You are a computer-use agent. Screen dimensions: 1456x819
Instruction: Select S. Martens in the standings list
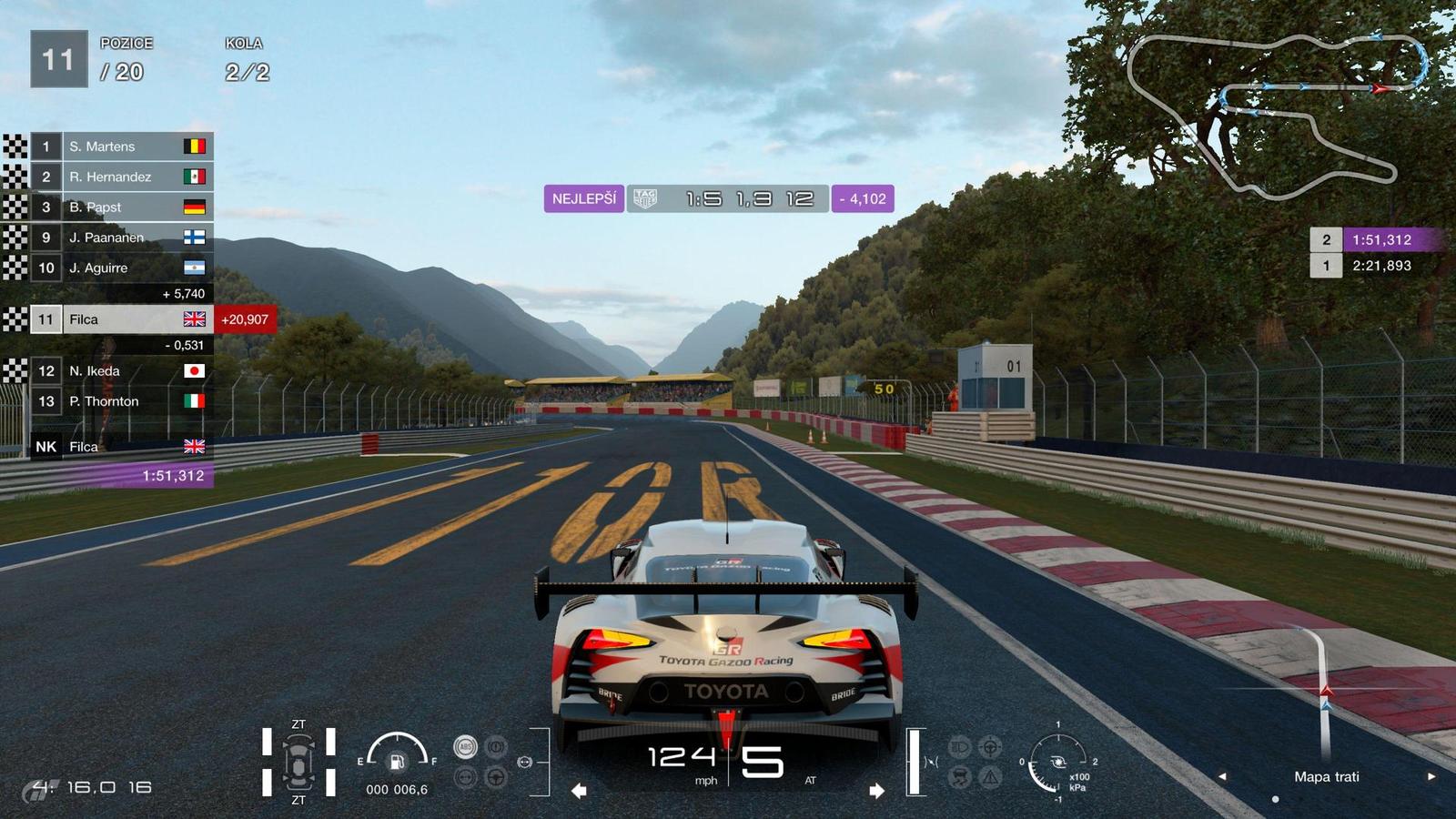point(122,147)
